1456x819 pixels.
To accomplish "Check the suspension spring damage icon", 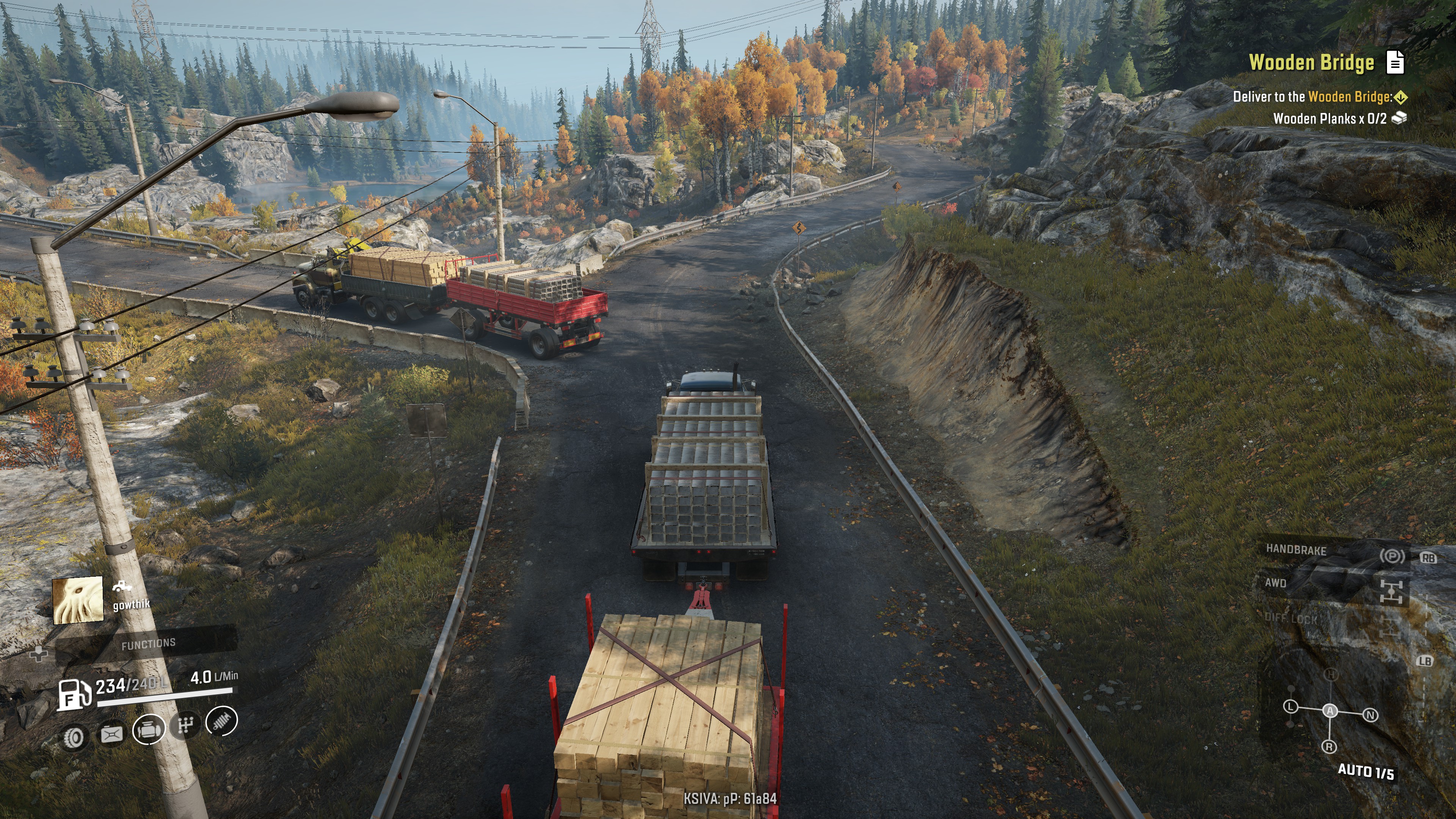I will tap(221, 721).
